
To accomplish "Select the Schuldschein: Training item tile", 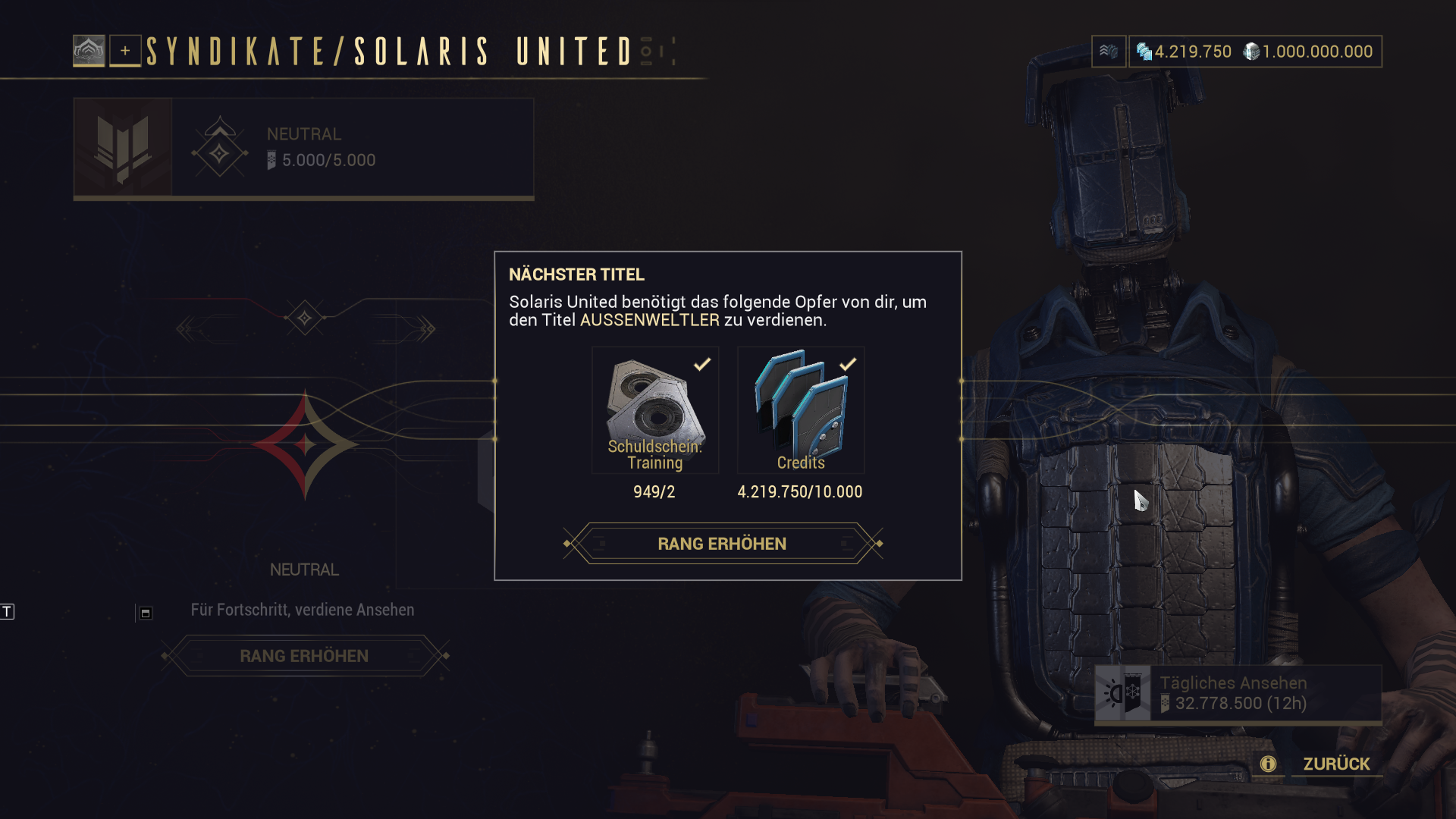I will [655, 410].
